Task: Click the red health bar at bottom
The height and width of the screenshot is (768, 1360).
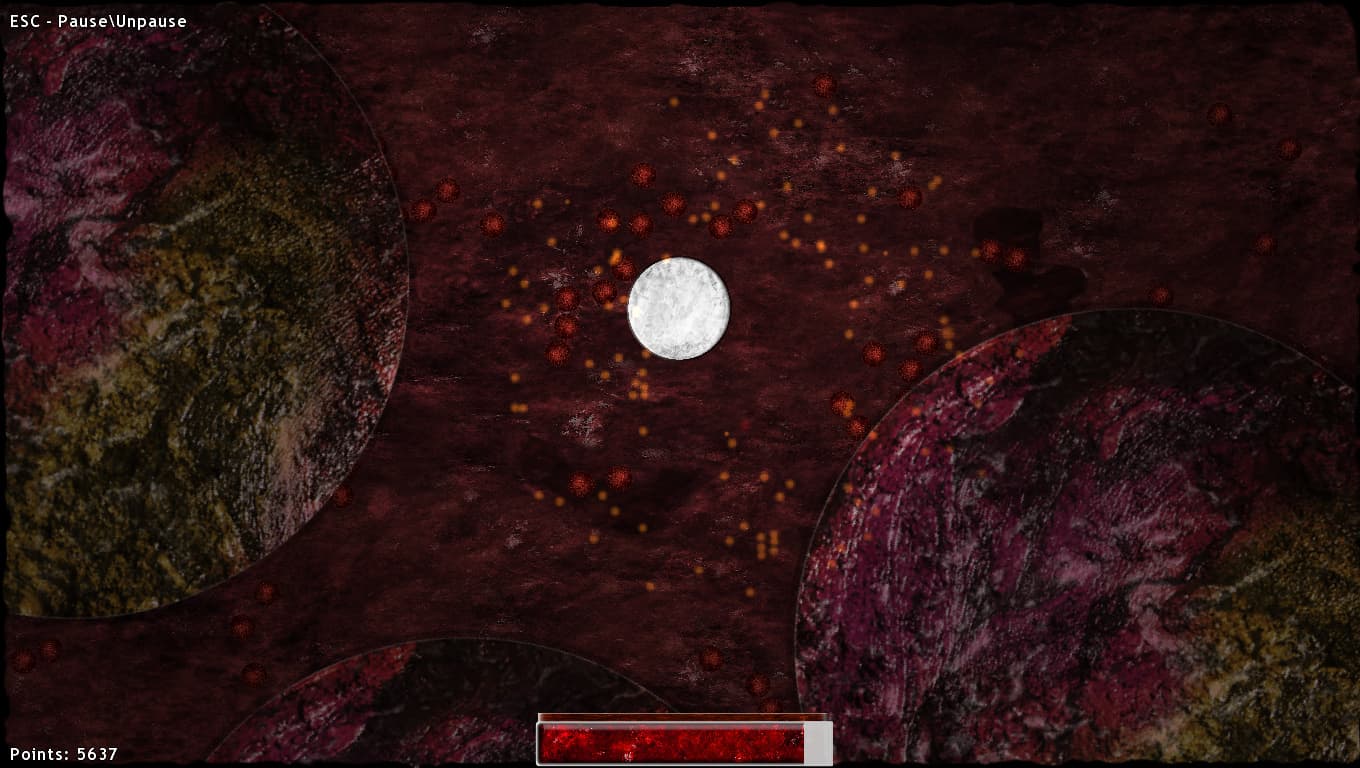Action: point(670,742)
